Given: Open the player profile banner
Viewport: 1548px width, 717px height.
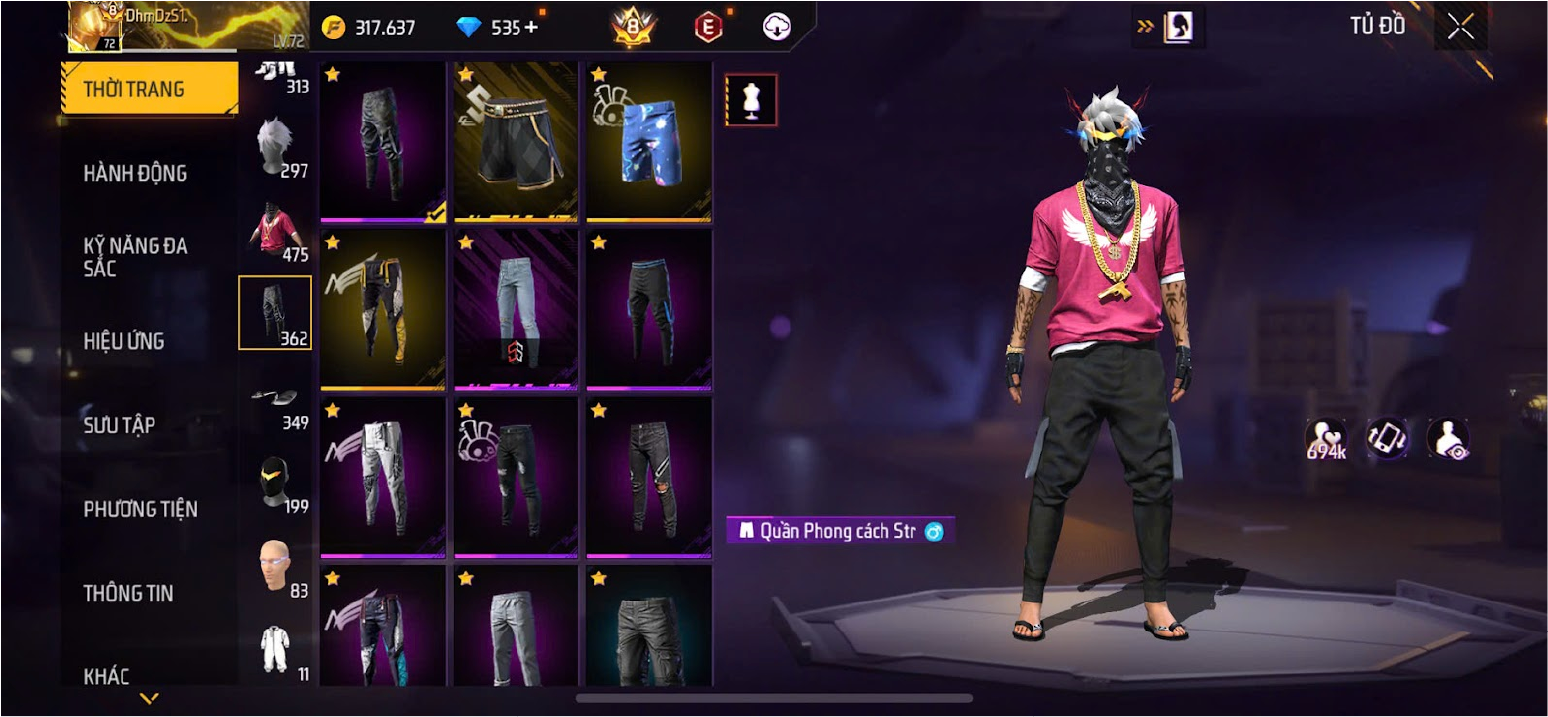Looking at the screenshot, I should click(x=152, y=26).
